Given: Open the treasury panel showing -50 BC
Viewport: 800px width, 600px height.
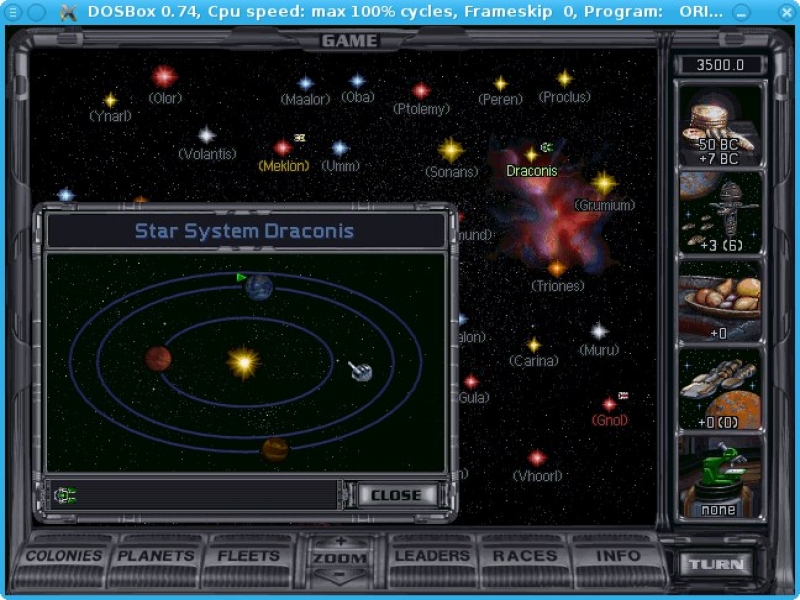Looking at the screenshot, I should click(x=720, y=124).
